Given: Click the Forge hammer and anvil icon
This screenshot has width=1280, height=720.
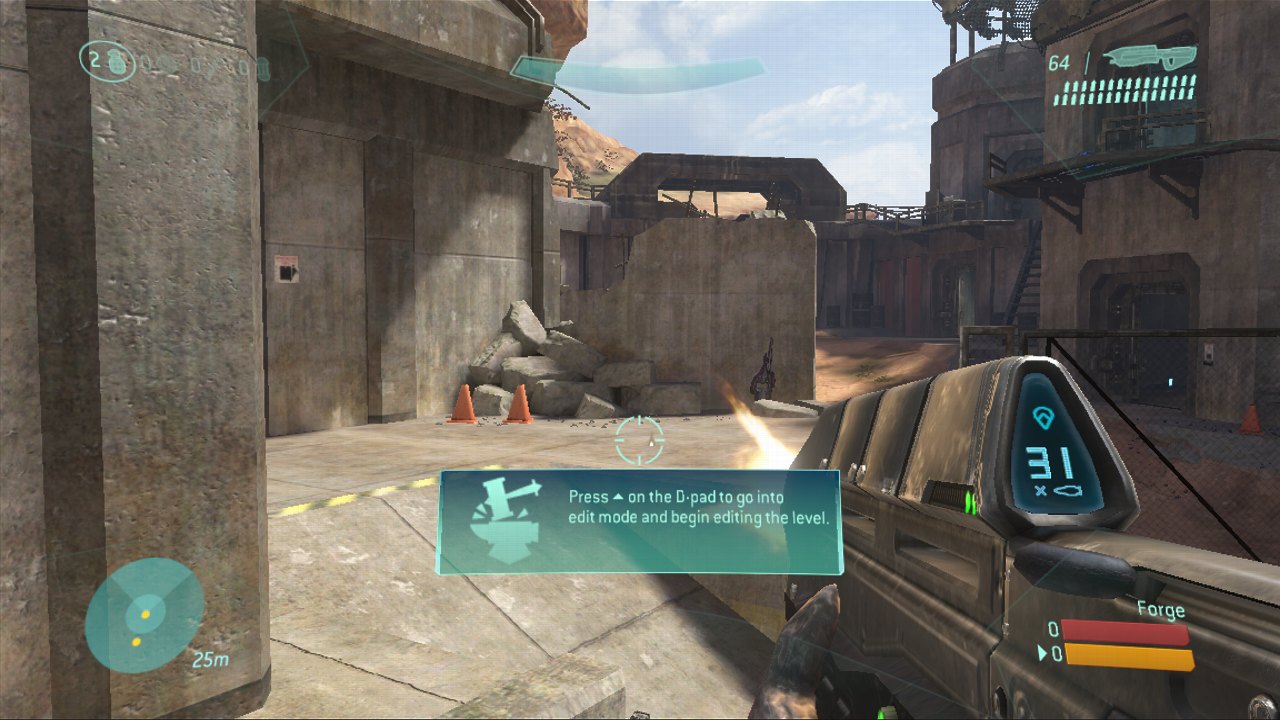Looking at the screenshot, I should coord(505,521).
